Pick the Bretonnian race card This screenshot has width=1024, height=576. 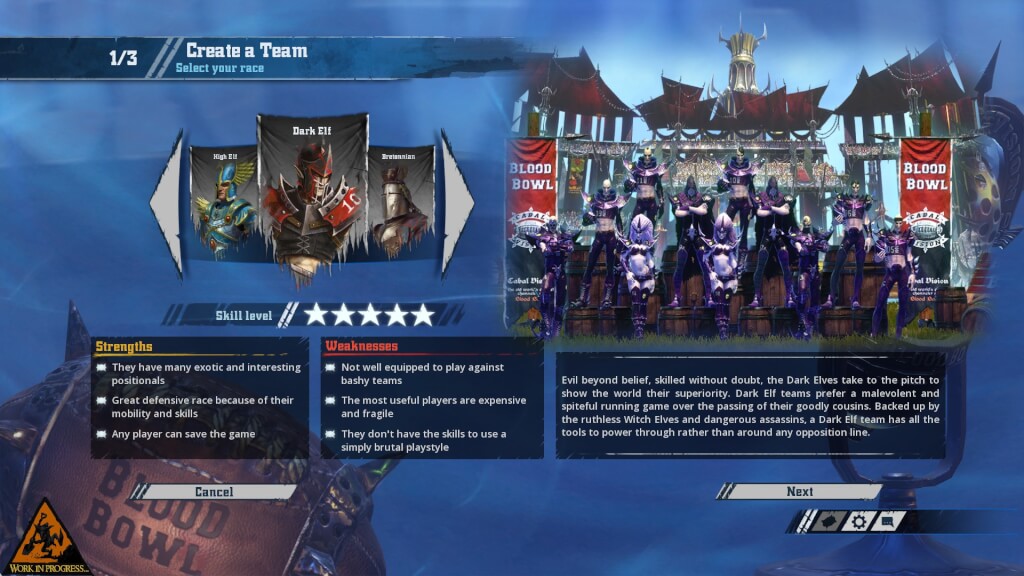(401, 203)
